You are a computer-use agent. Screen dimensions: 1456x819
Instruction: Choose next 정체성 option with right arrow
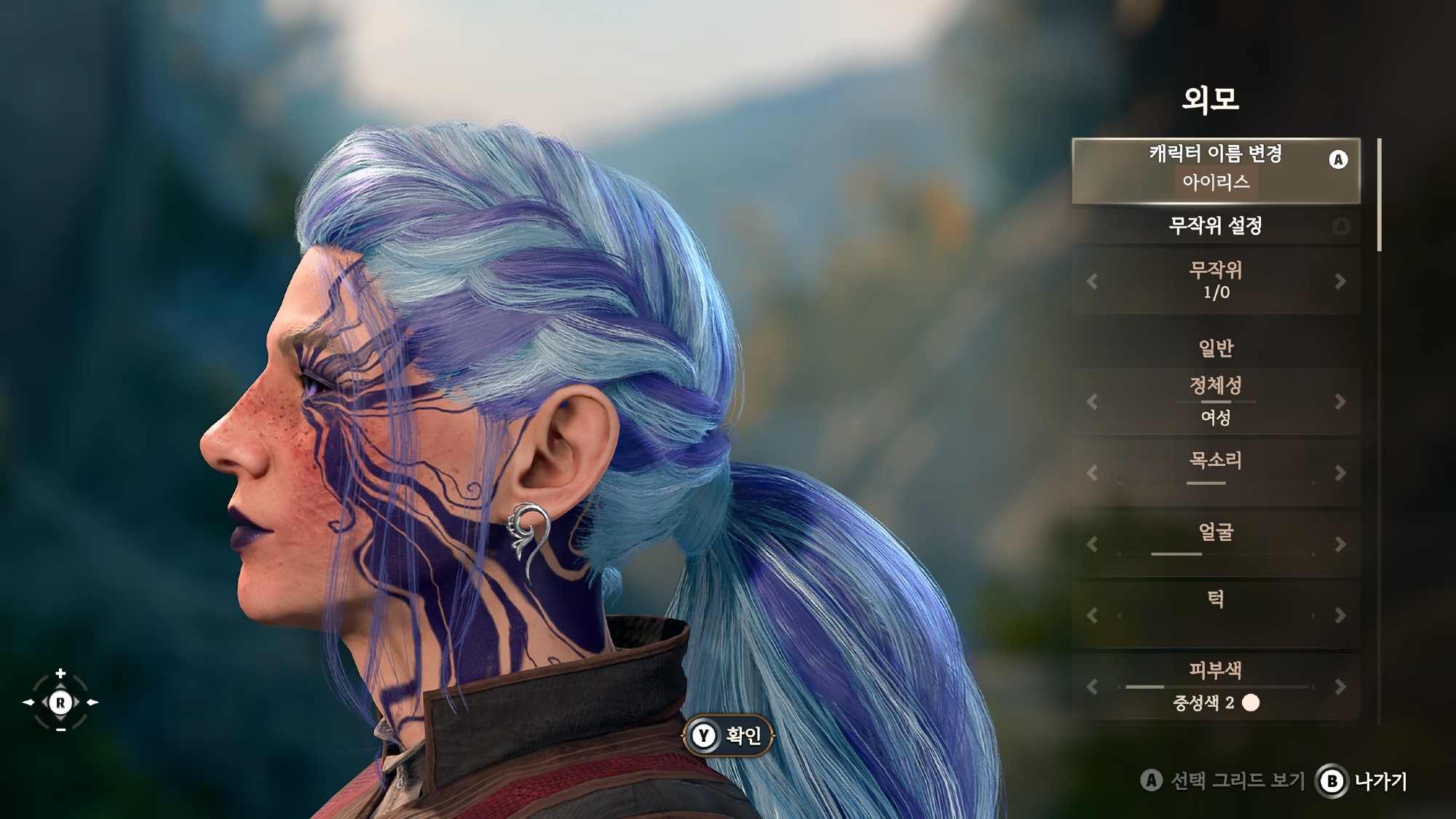[1340, 402]
